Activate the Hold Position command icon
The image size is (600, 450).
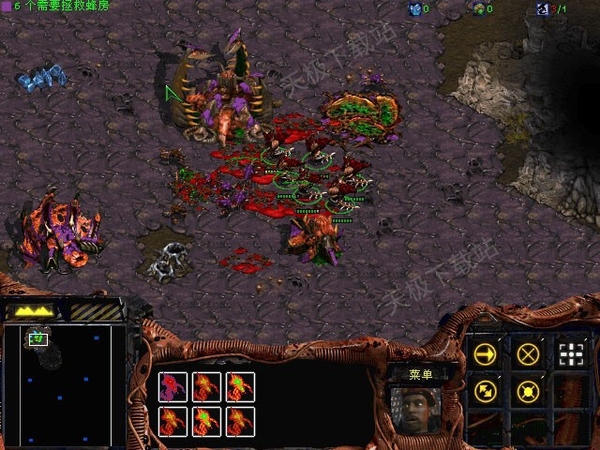click(527, 392)
